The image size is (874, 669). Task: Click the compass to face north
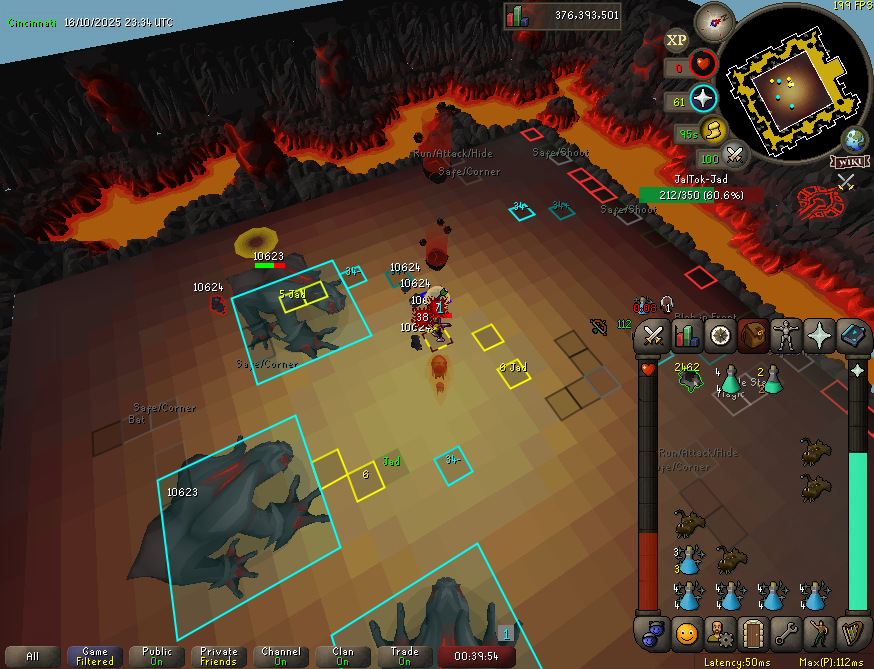[x=715, y=21]
